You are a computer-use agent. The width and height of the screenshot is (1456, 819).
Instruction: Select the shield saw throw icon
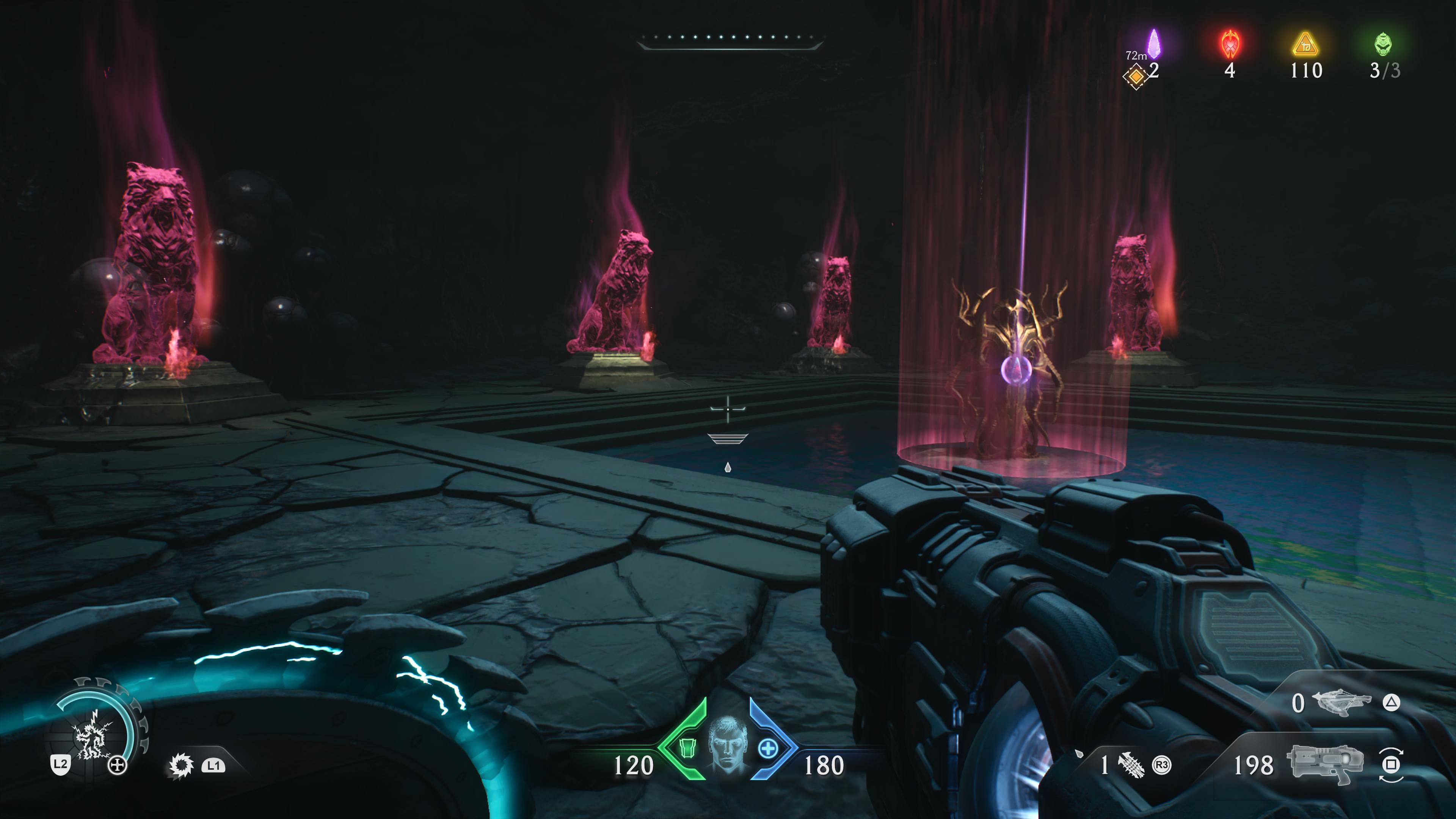coord(182,765)
